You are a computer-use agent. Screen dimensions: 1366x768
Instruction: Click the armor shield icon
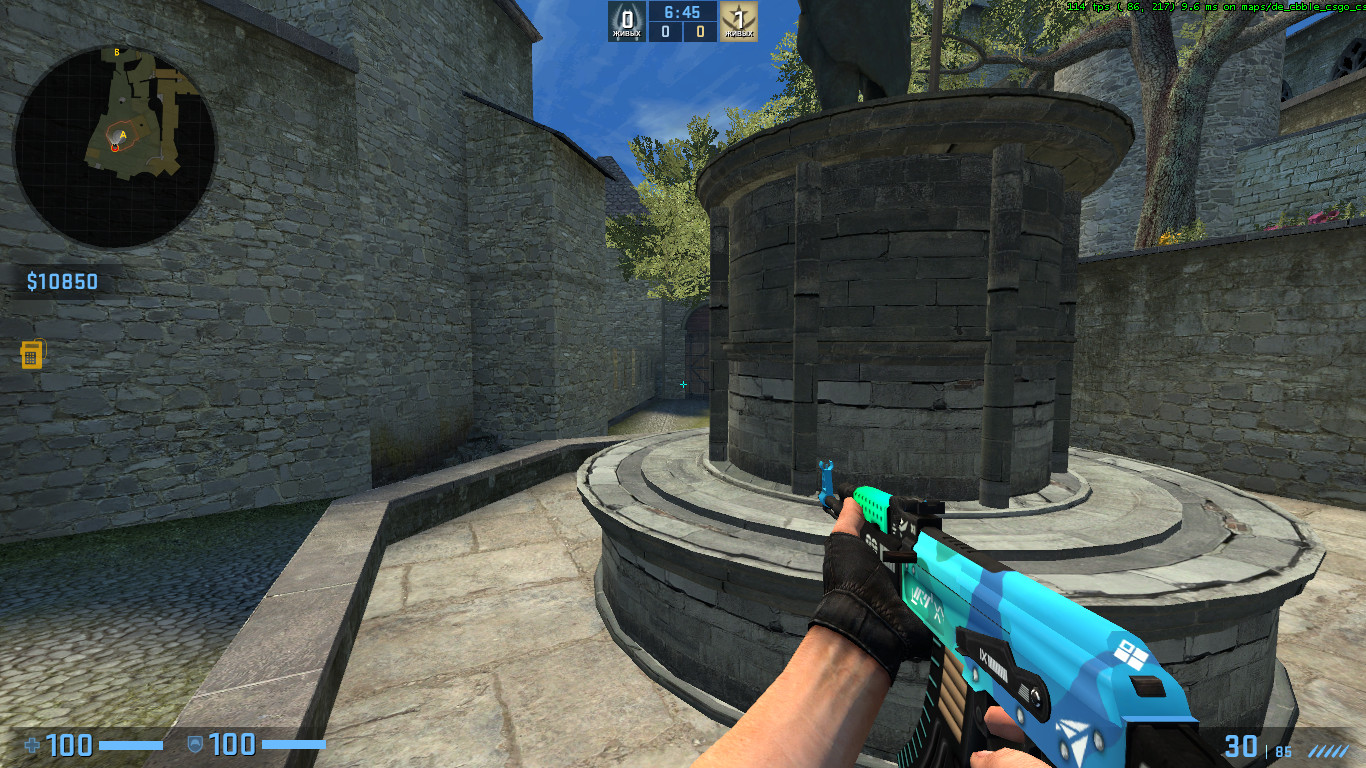pyautogui.click(x=196, y=746)
